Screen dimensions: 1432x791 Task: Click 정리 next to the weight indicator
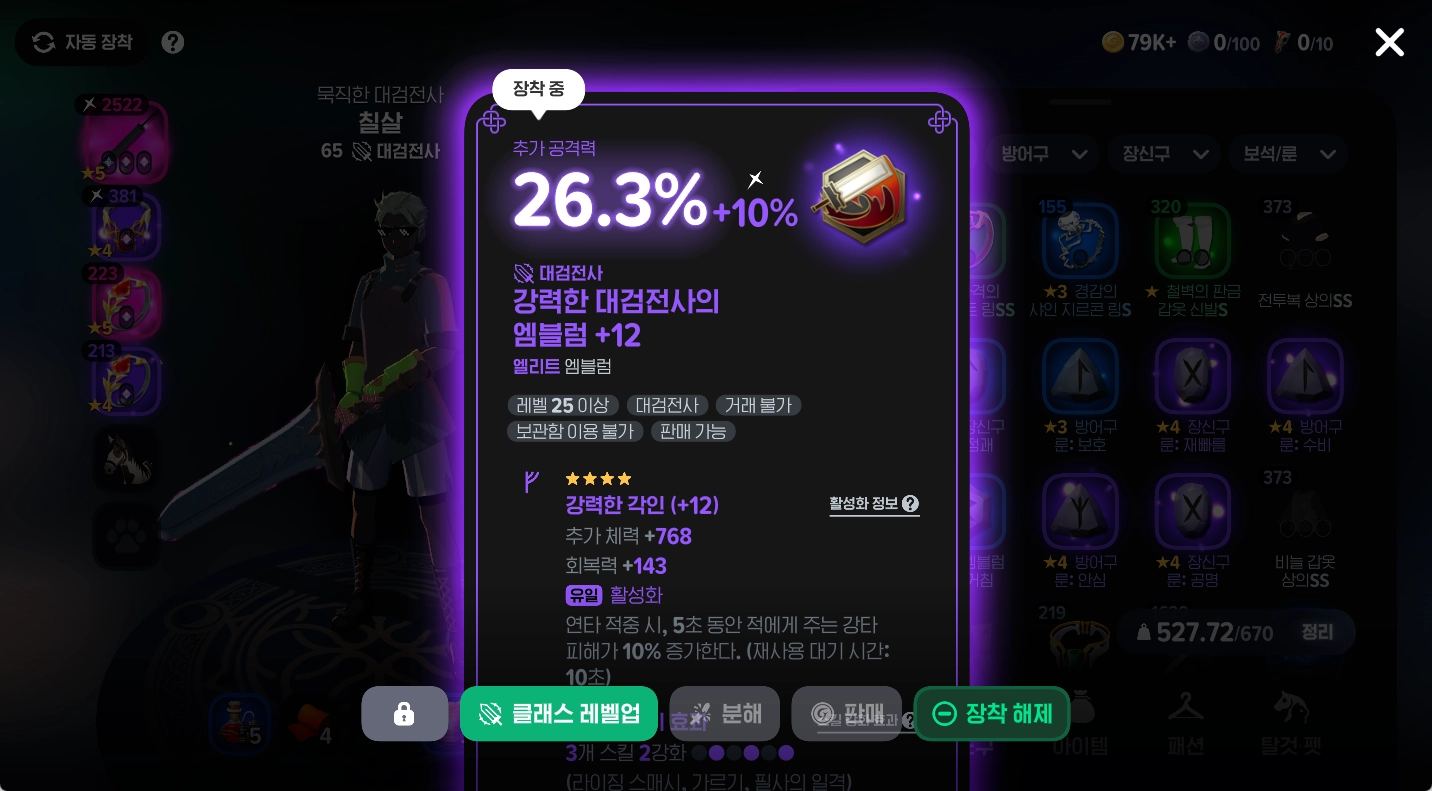1317,632
